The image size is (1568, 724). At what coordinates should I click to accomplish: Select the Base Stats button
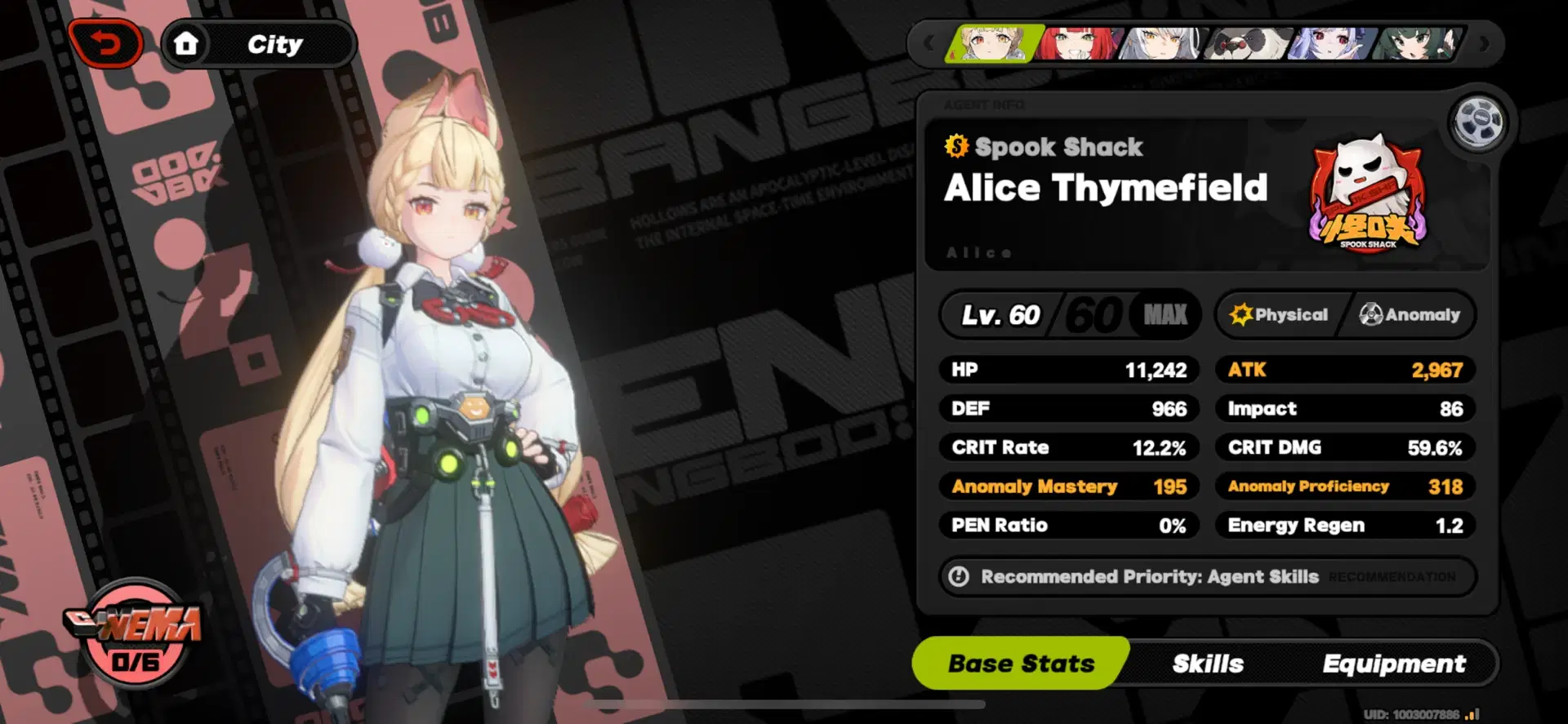point(1021,664)
